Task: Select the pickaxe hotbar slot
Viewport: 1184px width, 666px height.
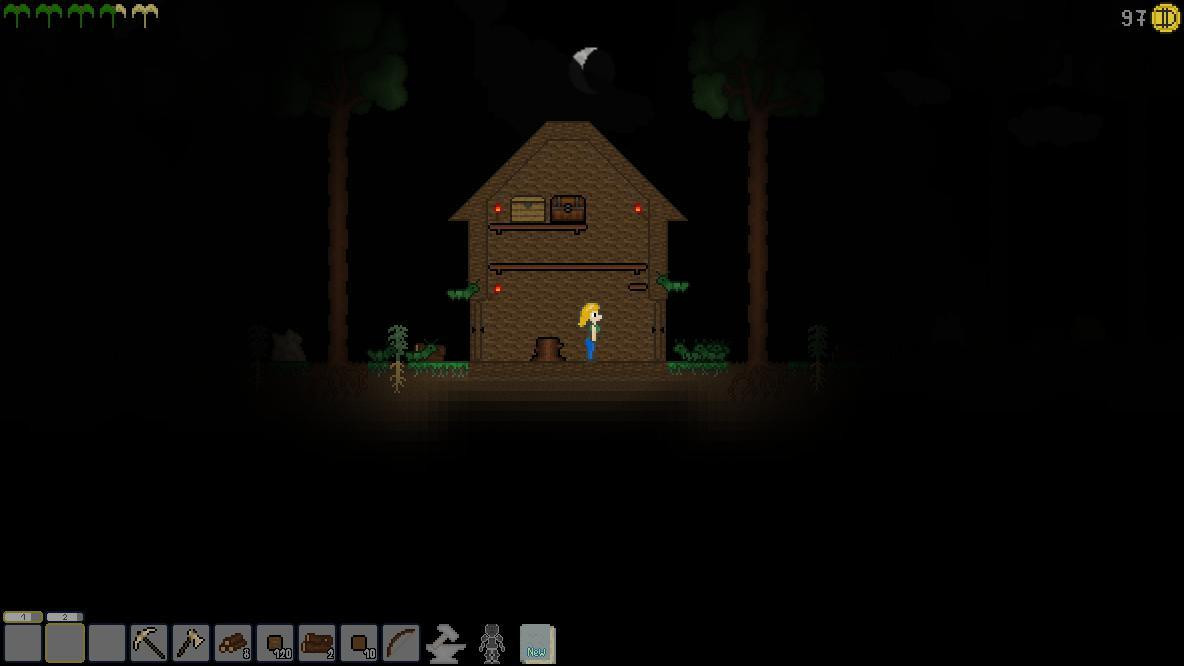Action: point(149,643)
